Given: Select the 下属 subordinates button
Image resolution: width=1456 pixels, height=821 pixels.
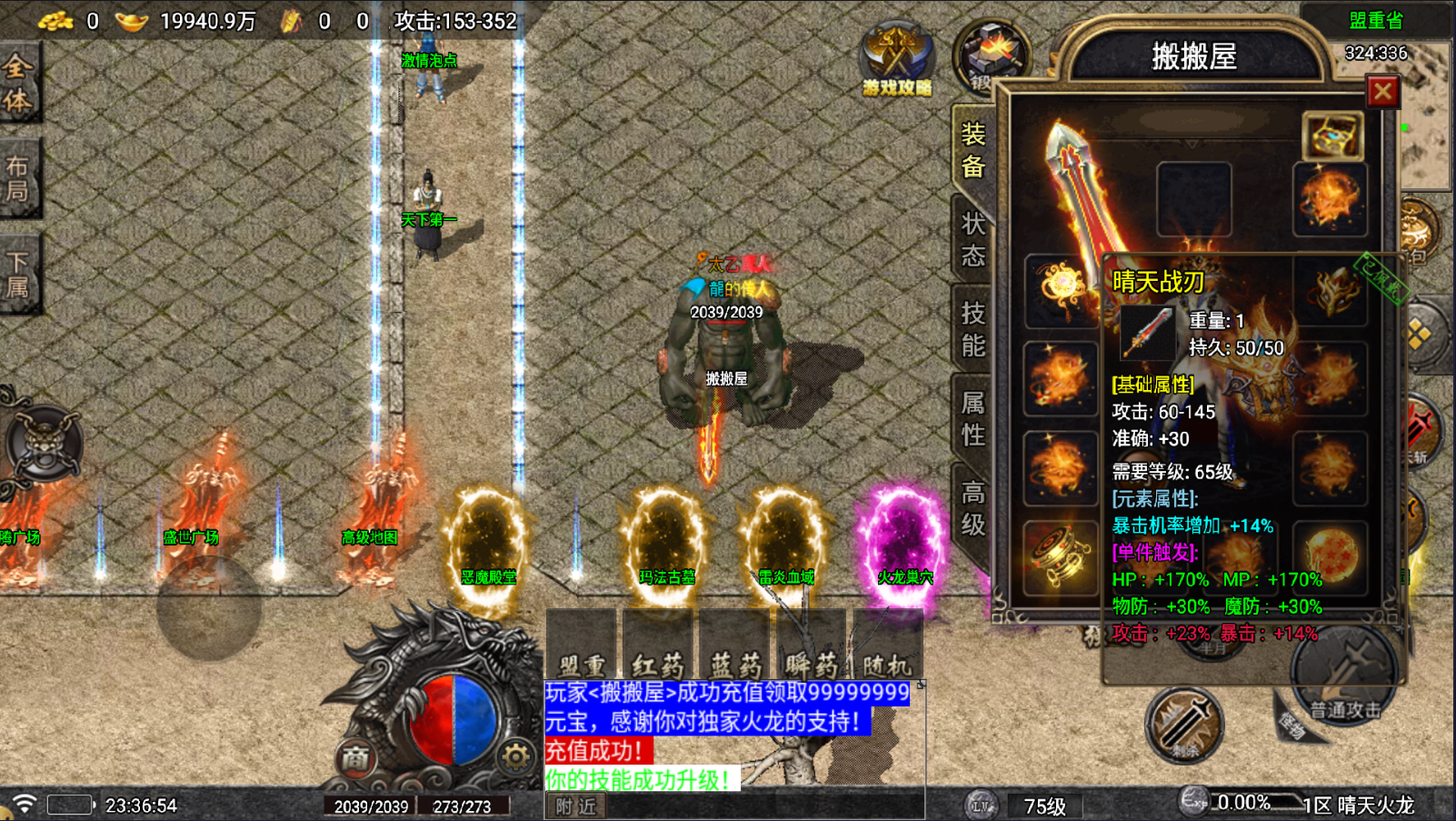Looking at the screenshot, I should click(18, 275).
